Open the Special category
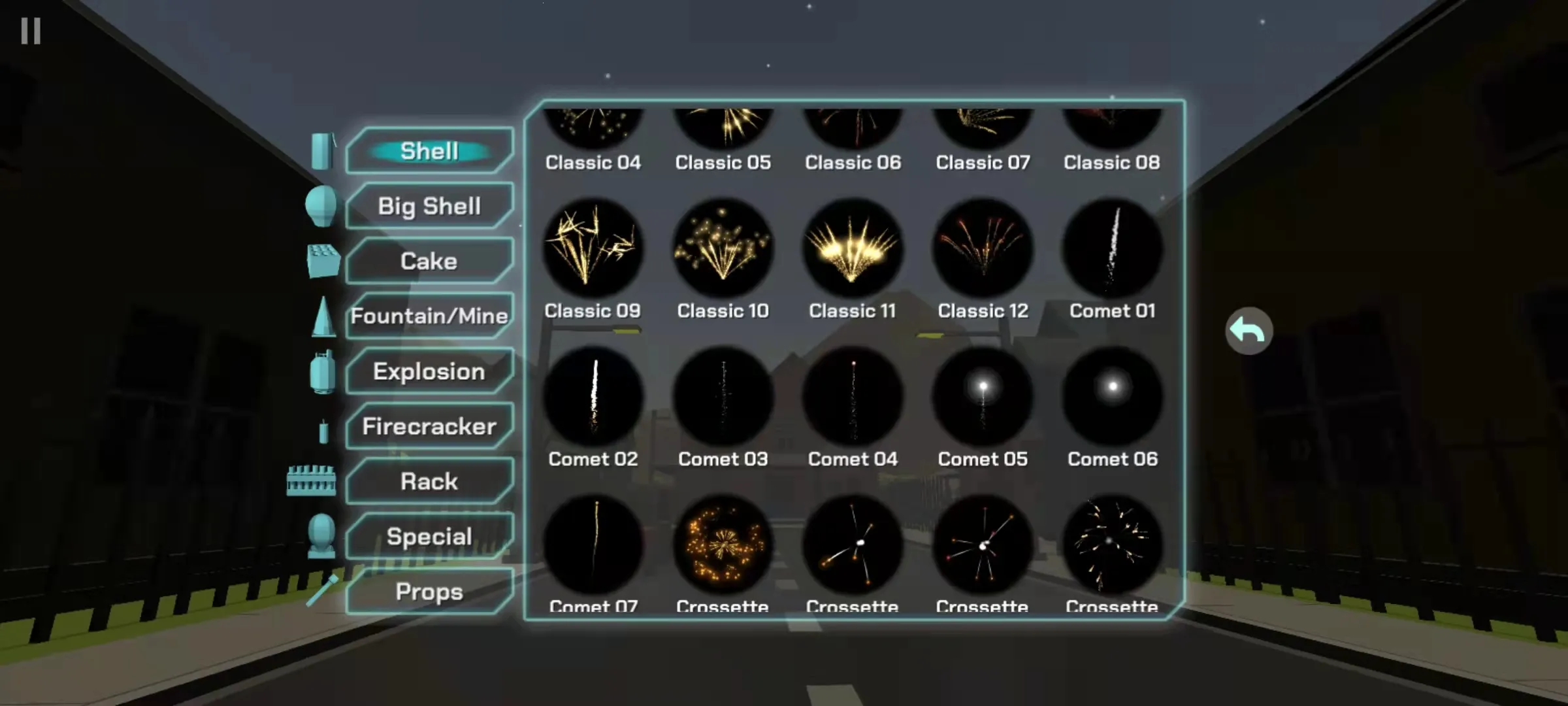 429,536
